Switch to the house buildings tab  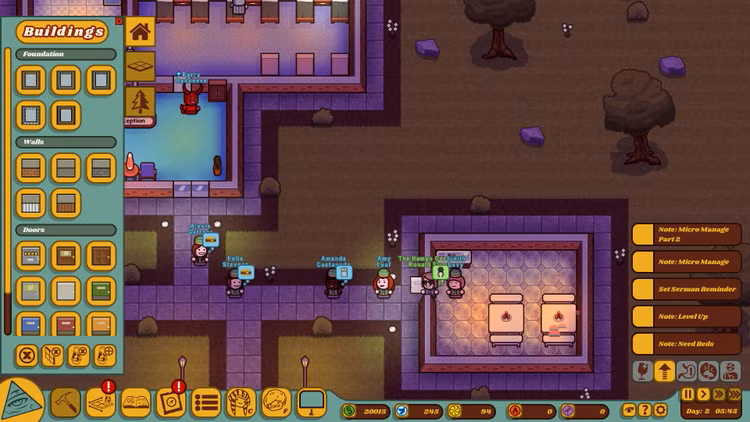tap(140, 31)
